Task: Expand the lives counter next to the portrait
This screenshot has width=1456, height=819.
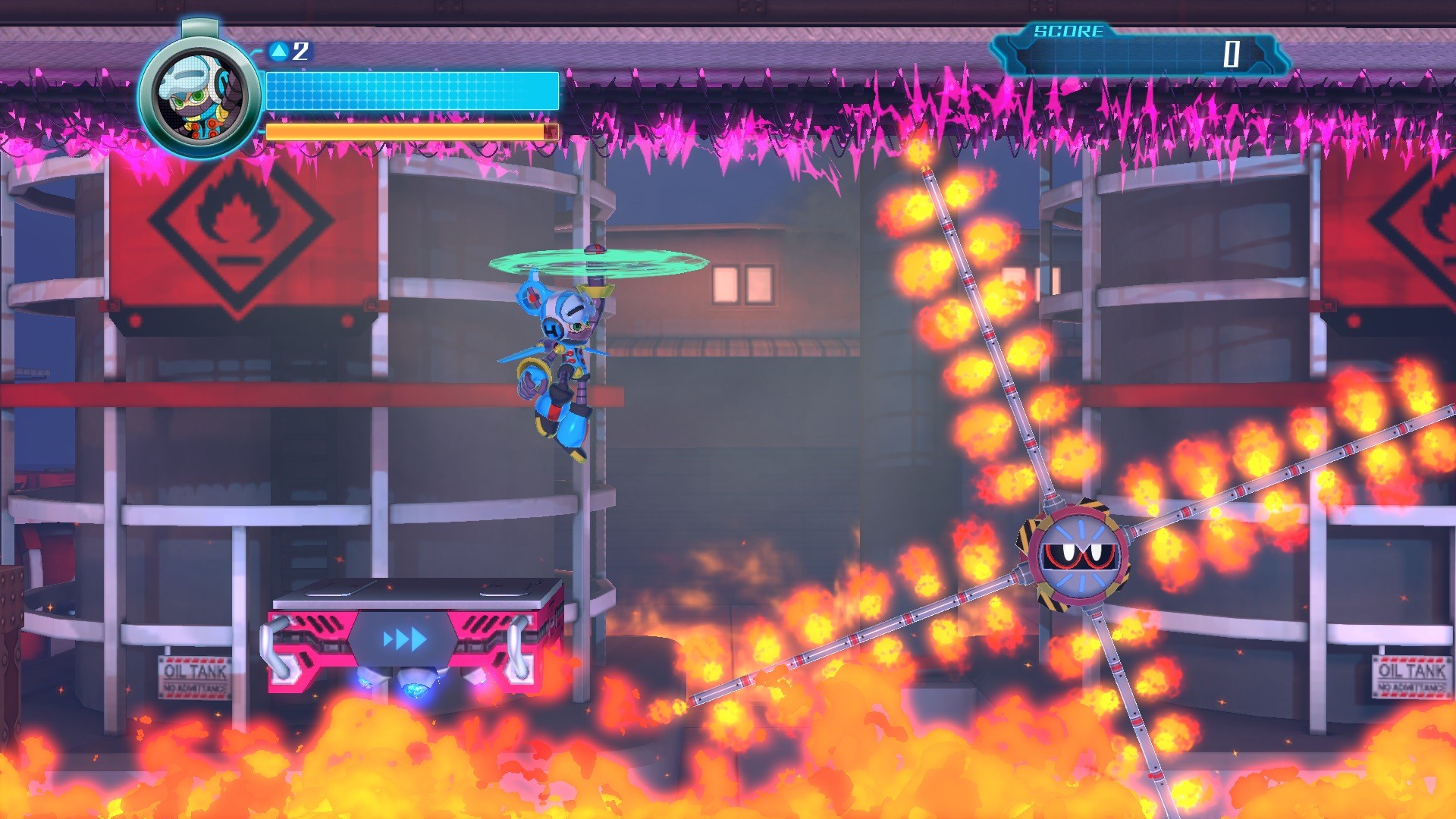Action: point(299,52)
